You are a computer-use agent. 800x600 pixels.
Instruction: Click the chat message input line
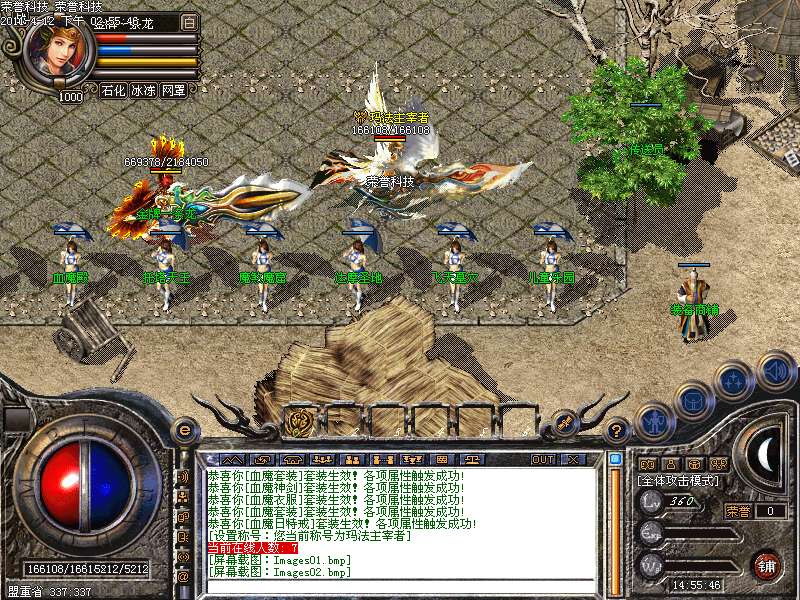(400, 586)
